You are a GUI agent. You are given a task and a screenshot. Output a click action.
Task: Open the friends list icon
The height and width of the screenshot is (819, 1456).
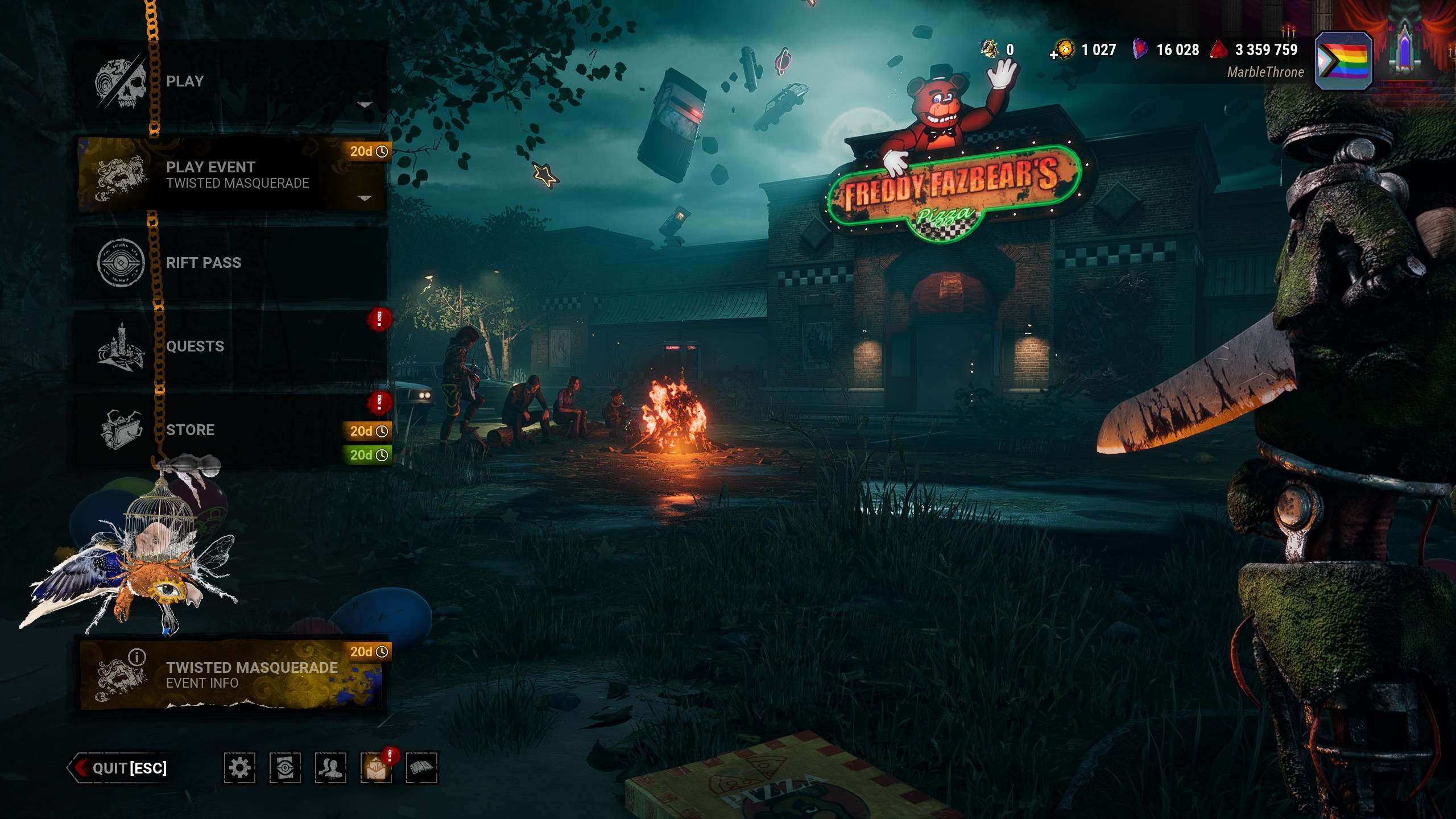[x=330, y=768]
